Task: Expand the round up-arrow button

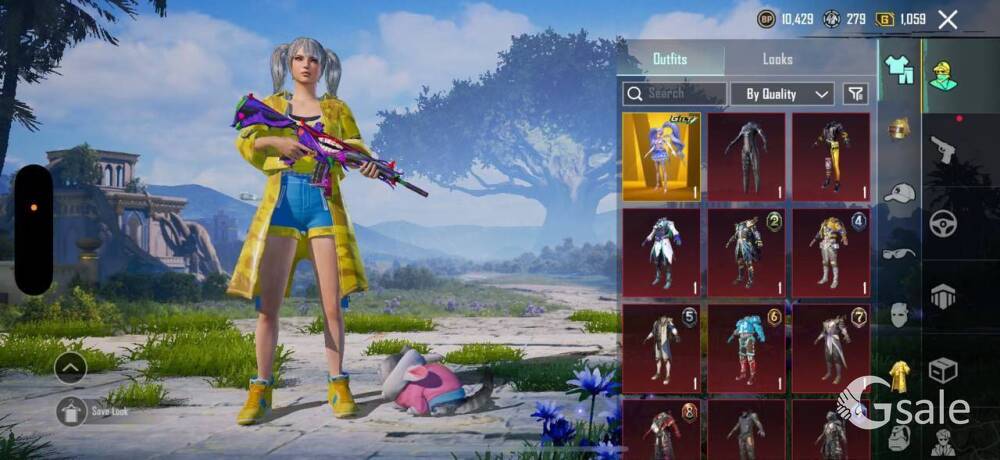Action: (x=70, y=368)
